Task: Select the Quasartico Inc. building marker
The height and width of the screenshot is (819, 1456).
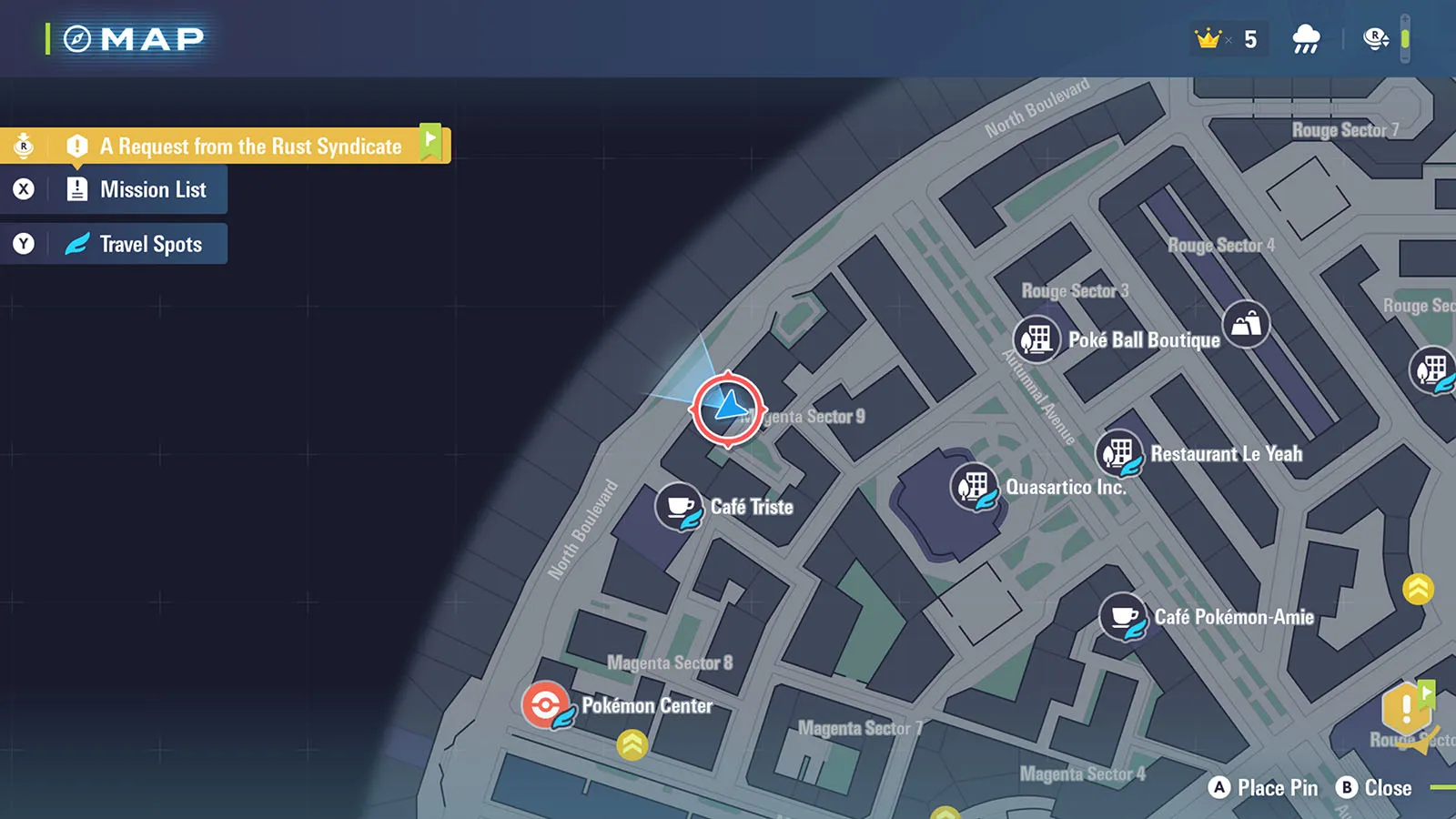Action: (974, 487)
